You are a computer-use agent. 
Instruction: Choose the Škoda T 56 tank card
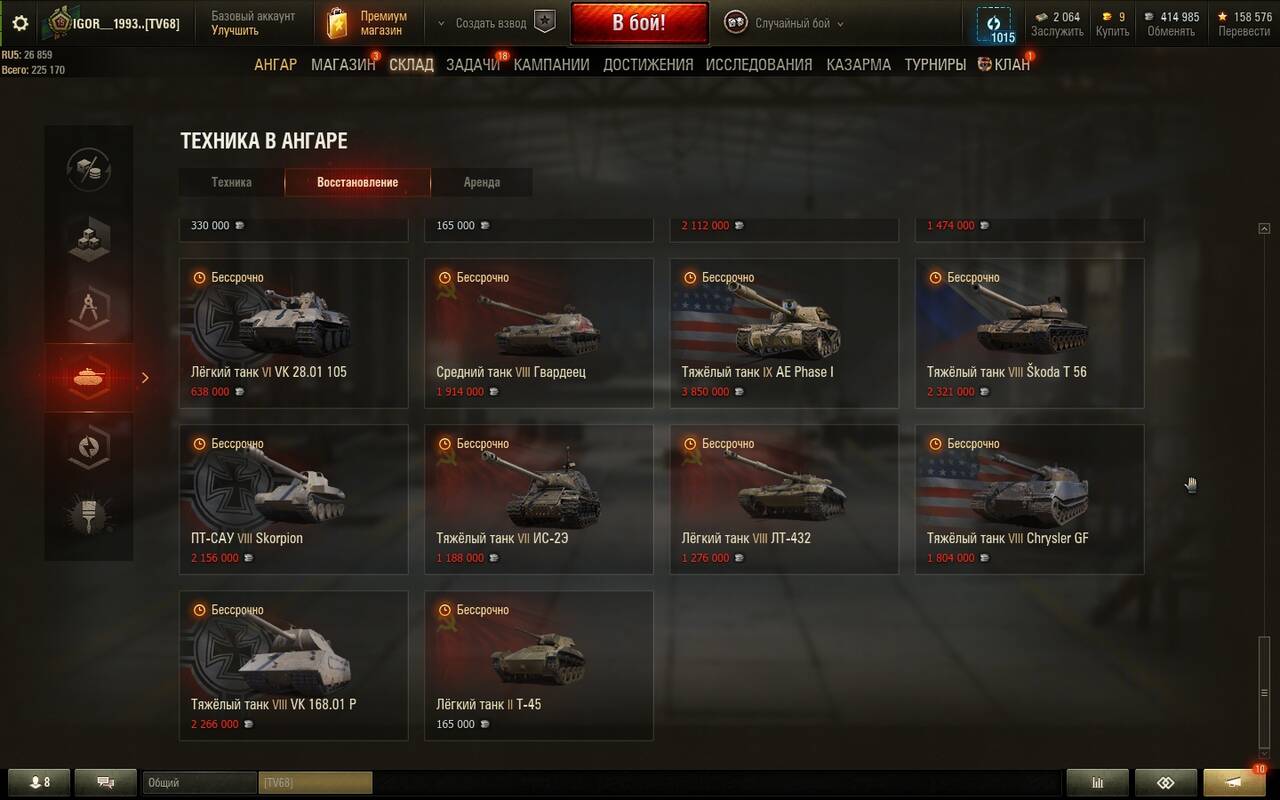(x=1029, y=333)
